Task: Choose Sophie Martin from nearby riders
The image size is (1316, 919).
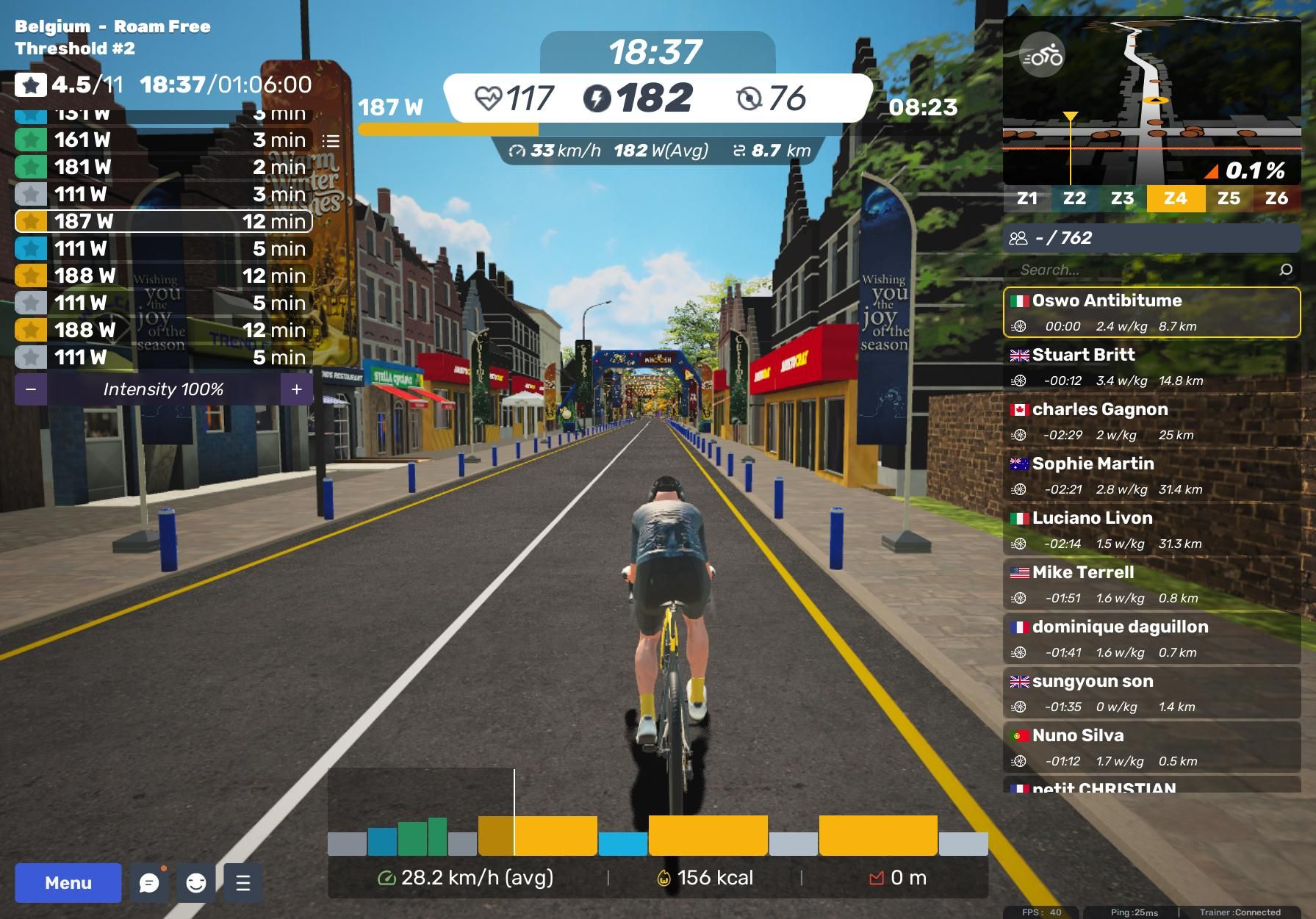Action: (1151, 475)
